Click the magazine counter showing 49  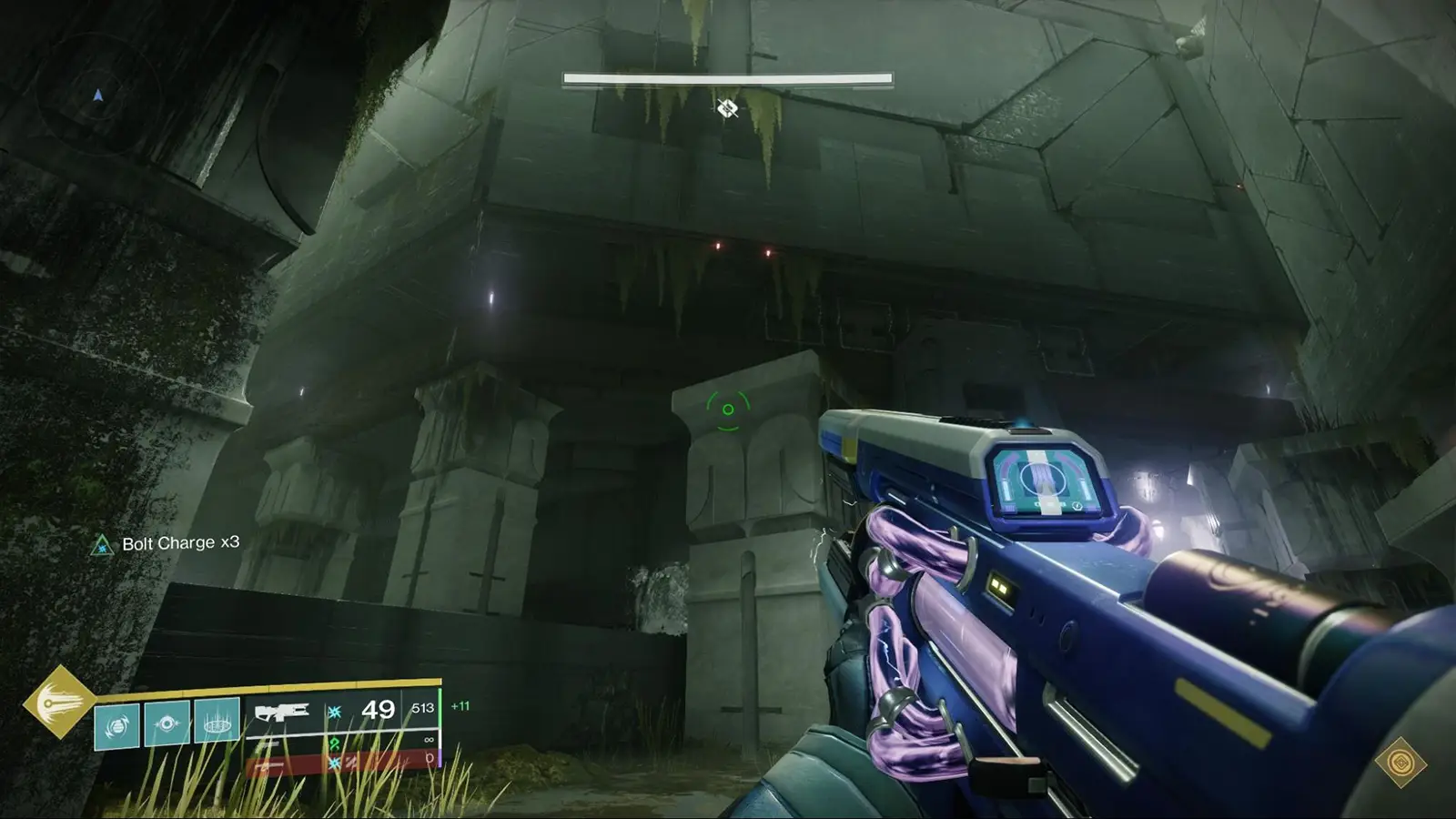[x=379, y=709]
